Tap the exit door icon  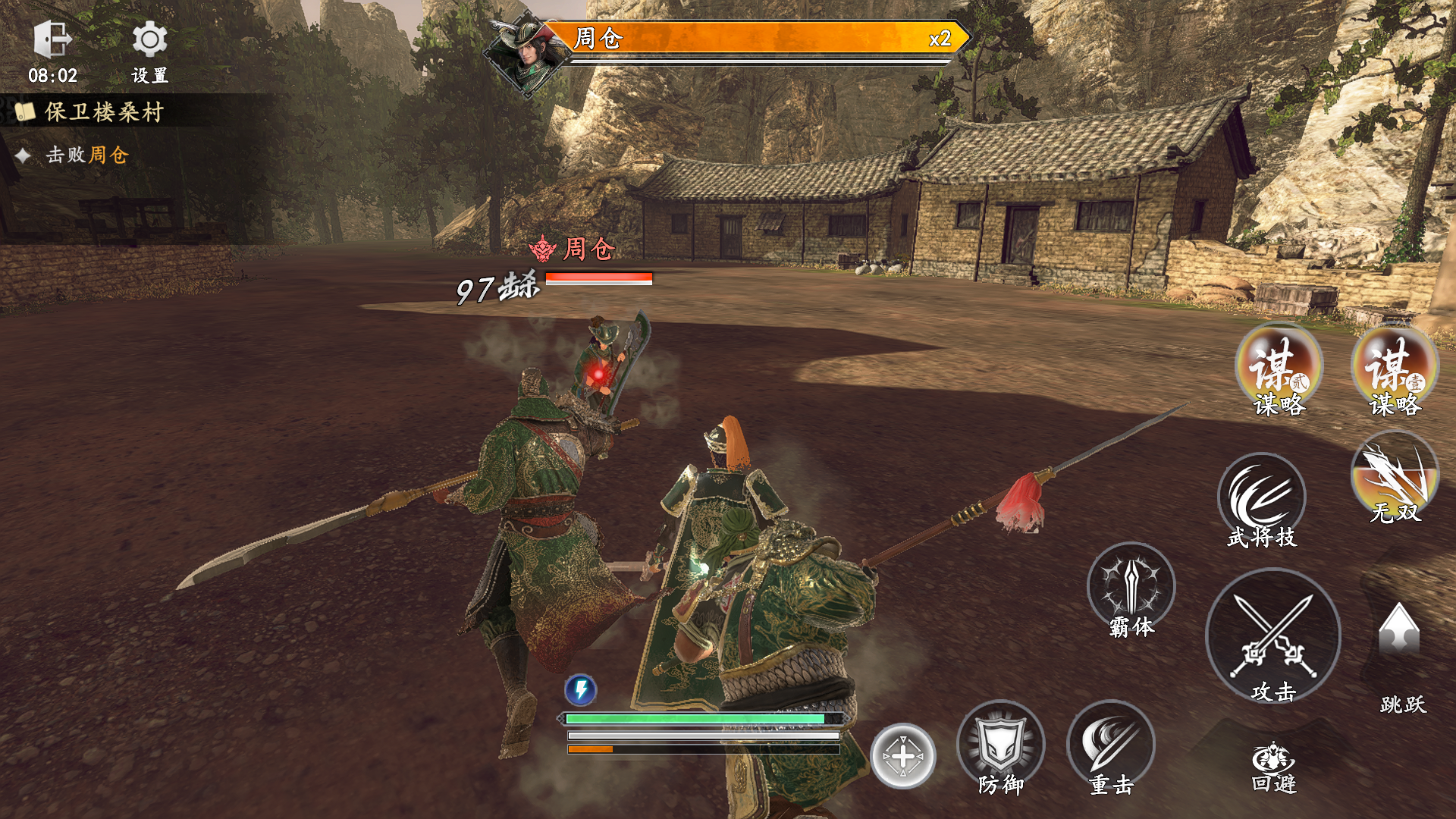[52, 40]
